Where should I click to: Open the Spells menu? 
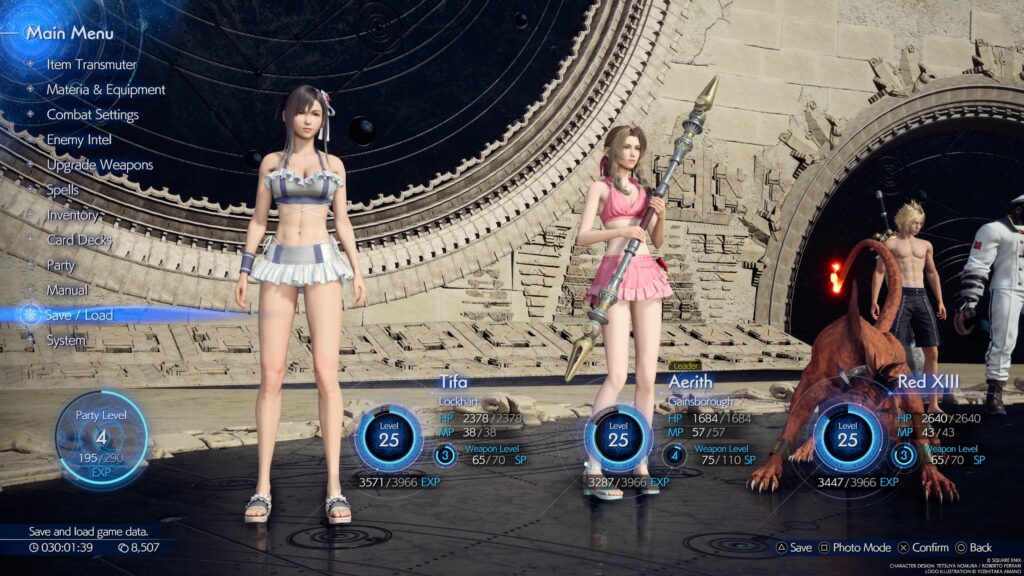[x=62, y=189]
